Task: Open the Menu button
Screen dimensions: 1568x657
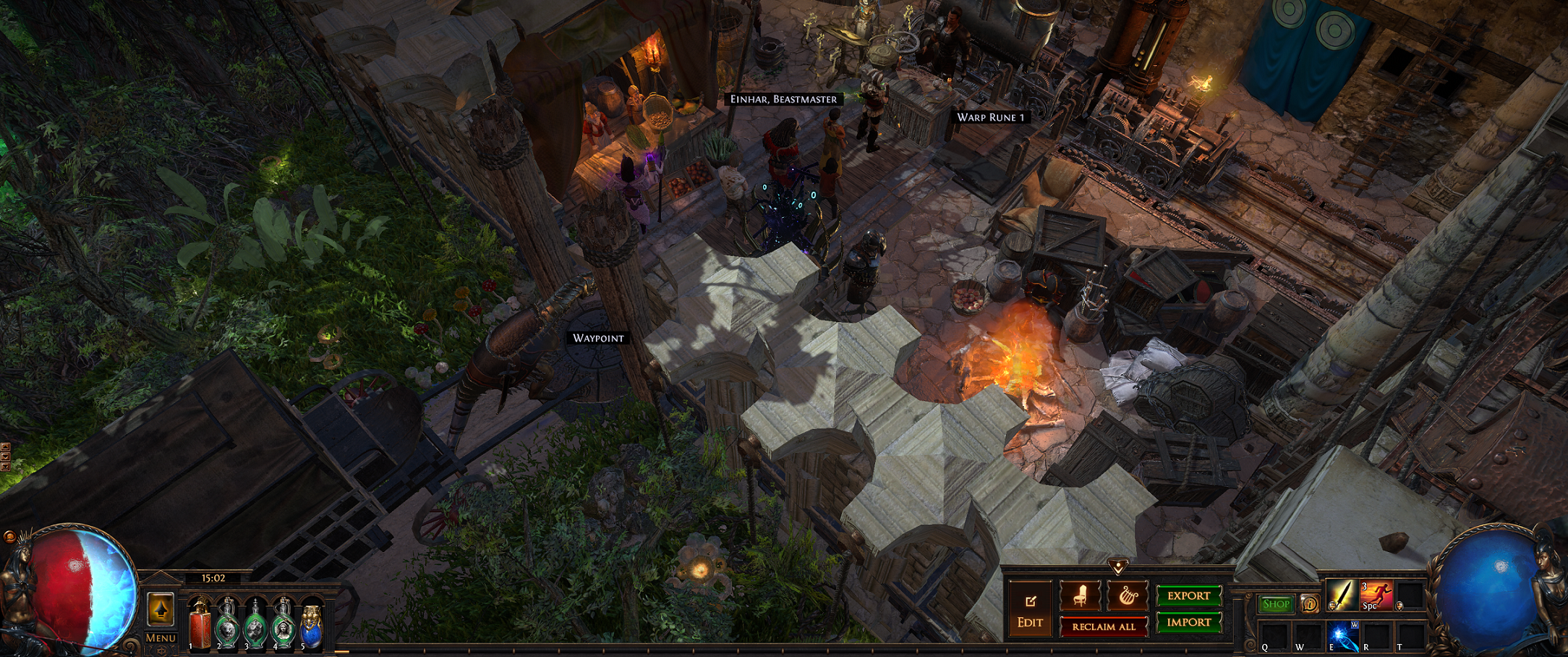Action: click(161, 638)
